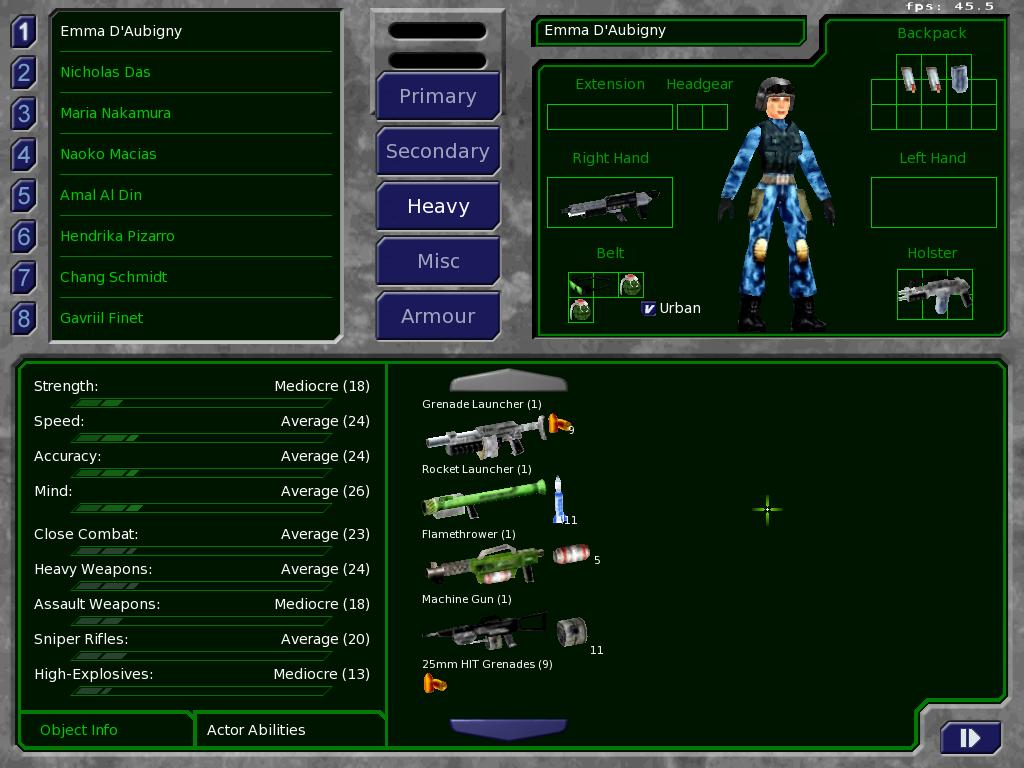This screenshot has width=1024, height=768.
Task: Choose the Rocket Launcher from the list
Action: pos(484,499)
